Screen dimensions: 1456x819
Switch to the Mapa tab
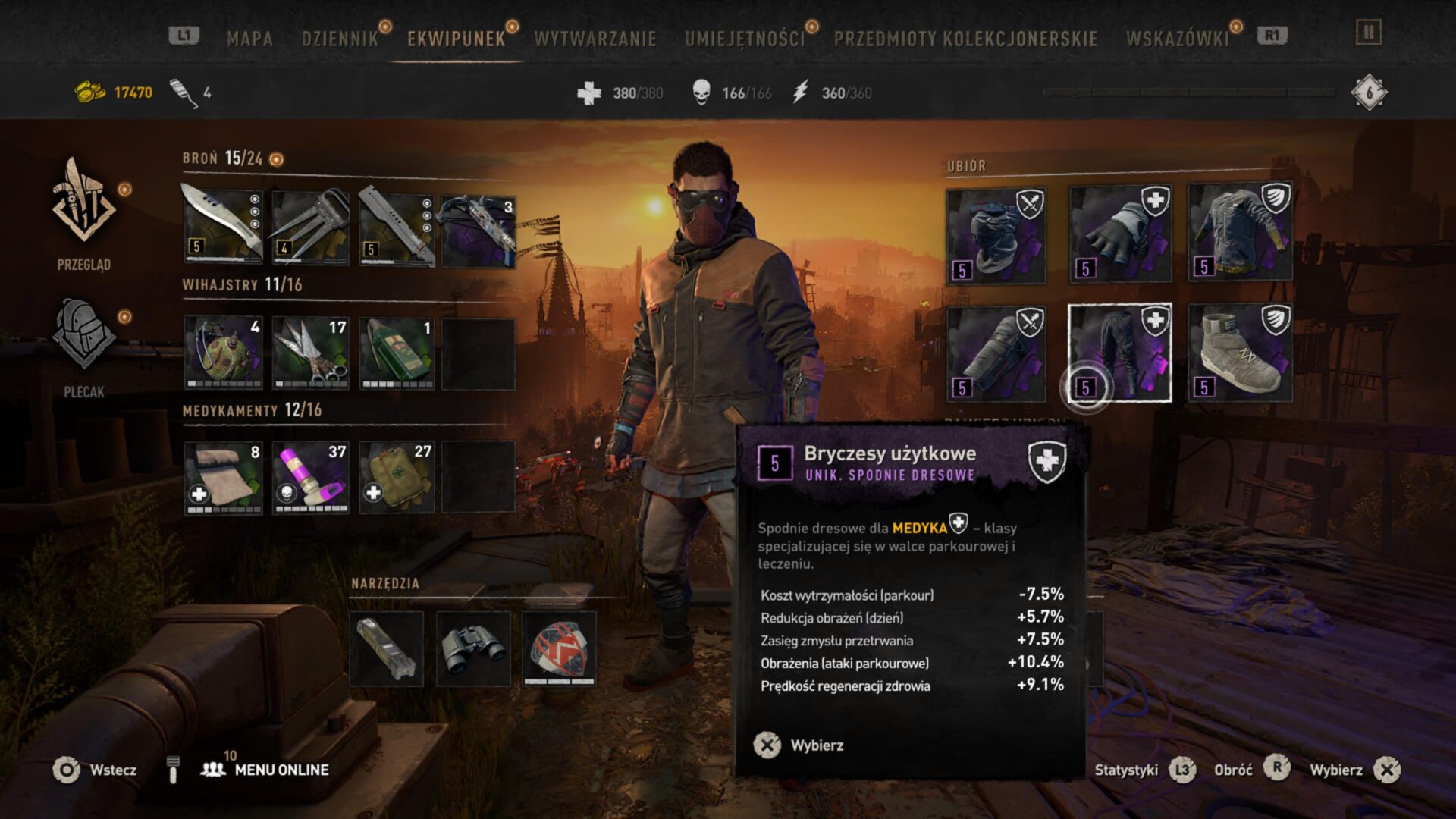[x=249, y=39]
